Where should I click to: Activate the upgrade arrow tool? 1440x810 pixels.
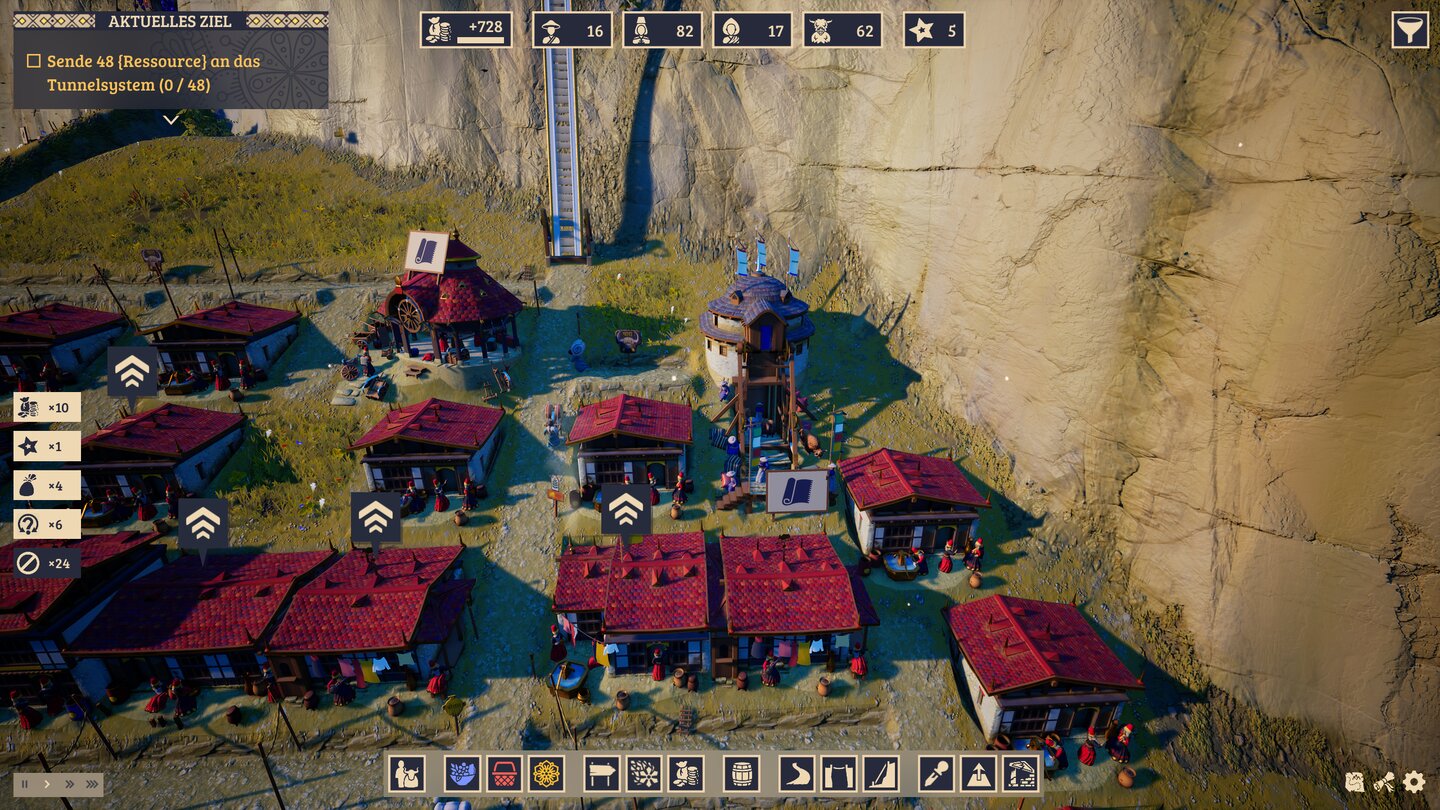click(978, 774)
